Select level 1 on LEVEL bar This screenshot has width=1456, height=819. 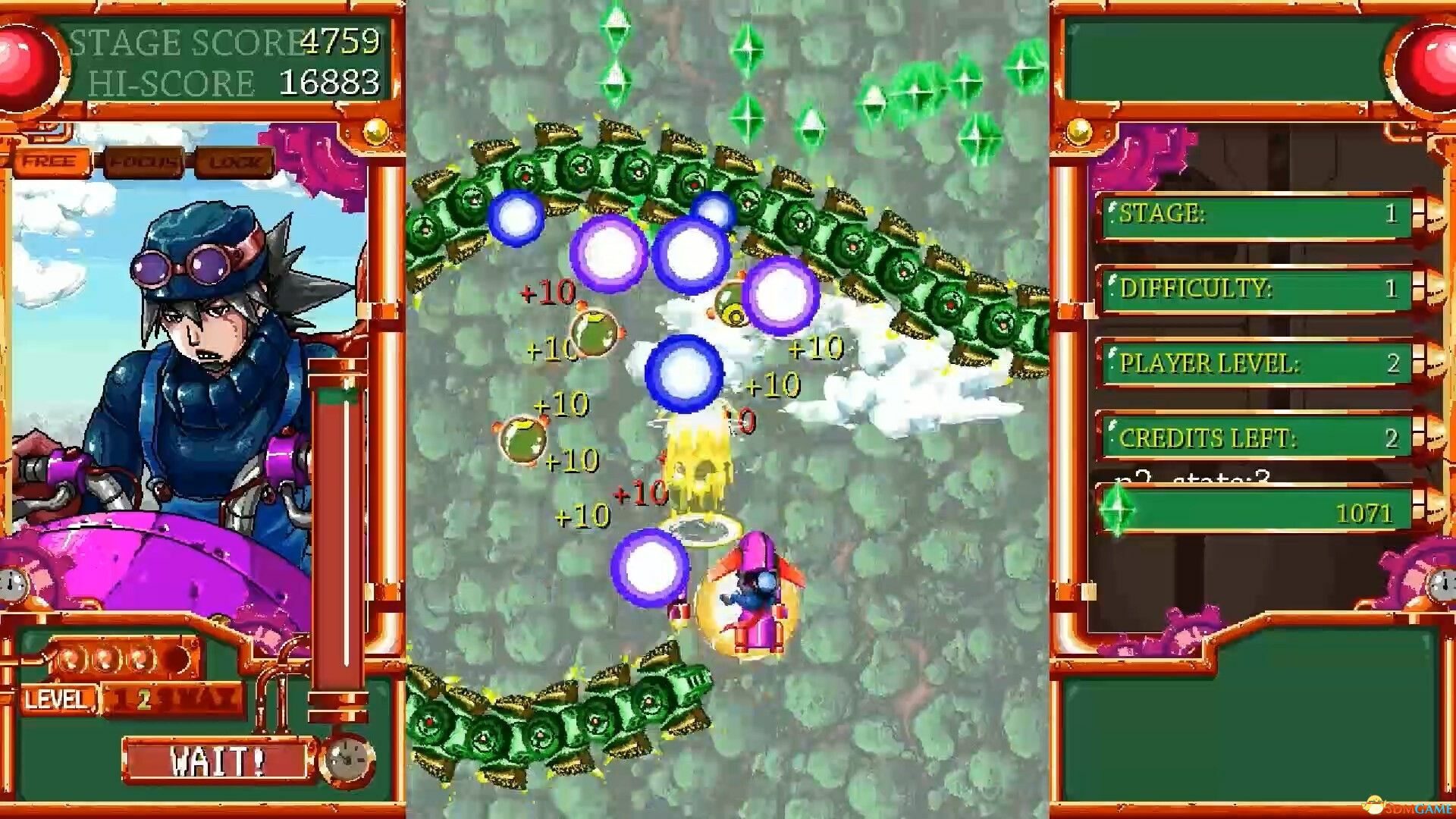coord(120,699)
